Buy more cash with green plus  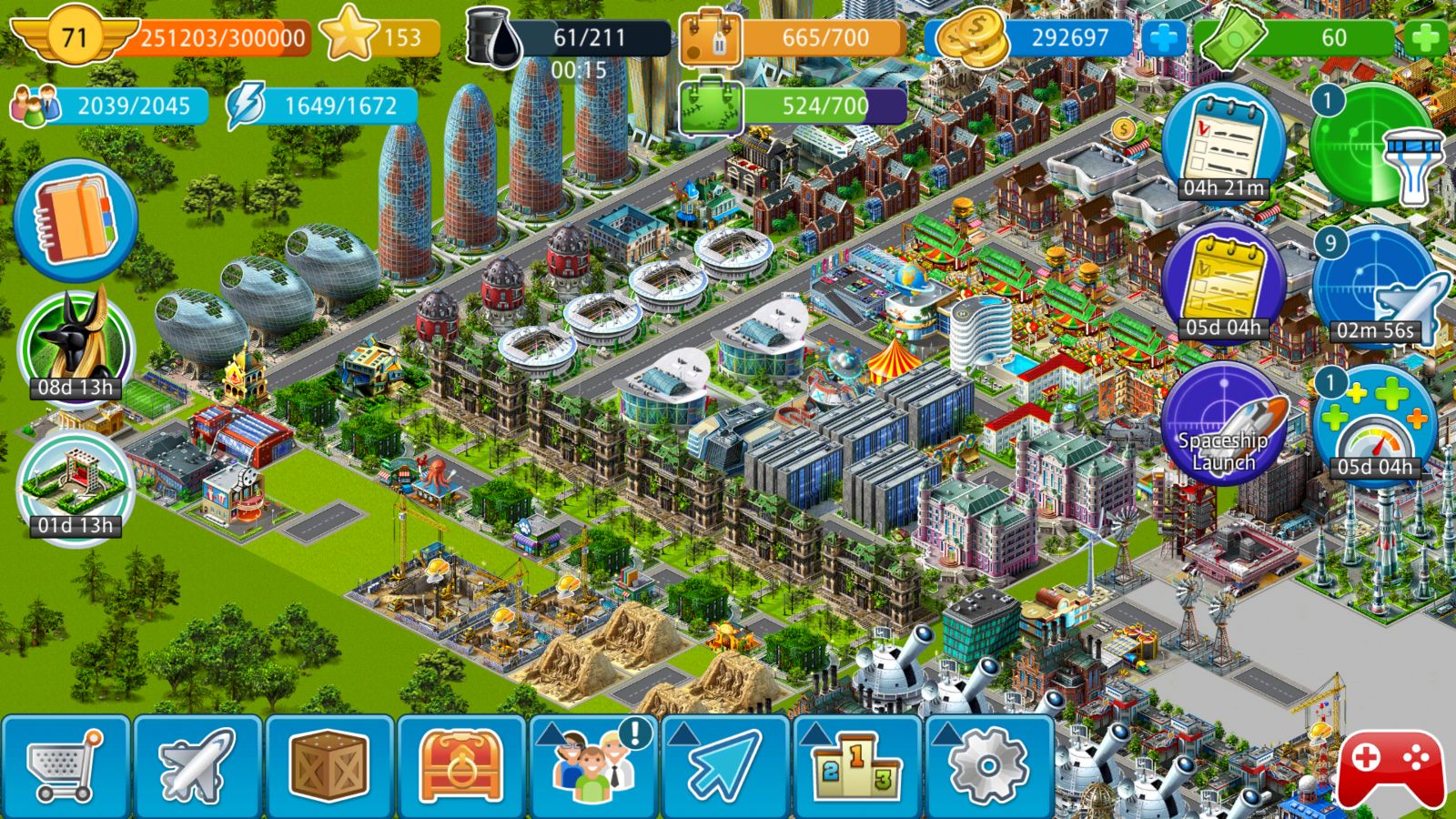1426,38
